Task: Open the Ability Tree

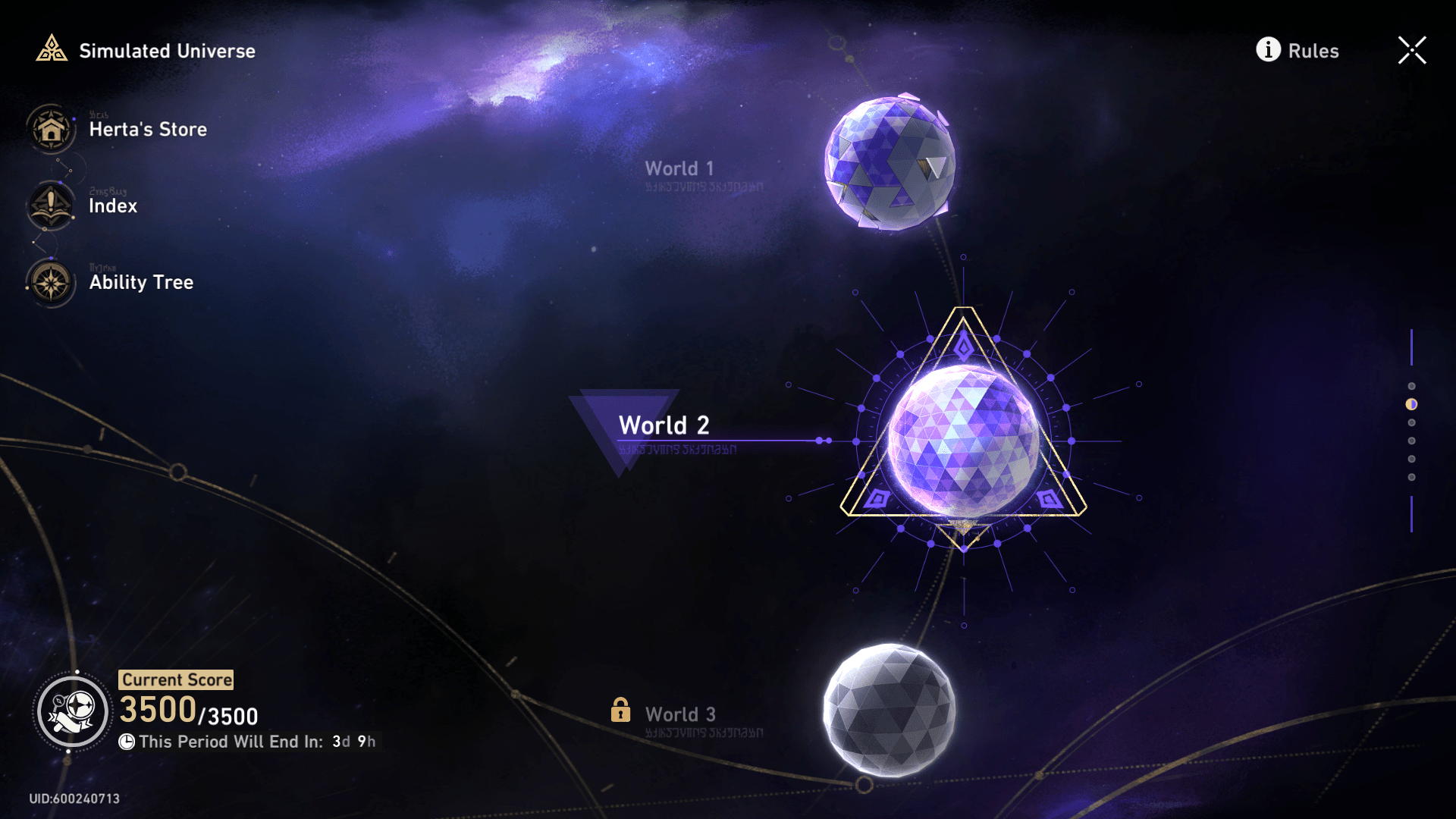Action: pos(50,282)
